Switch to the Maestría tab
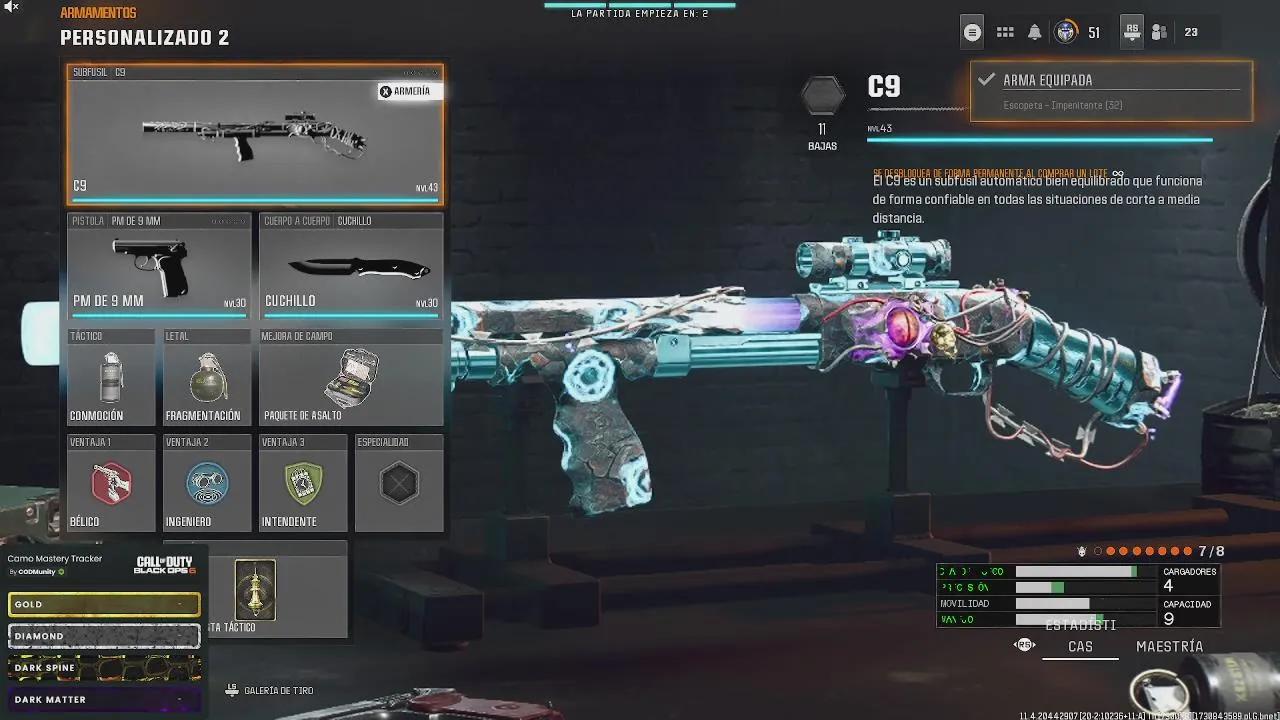Image resolution: width=1280 pixels, height=720 pixels. tap(1169, 647)
